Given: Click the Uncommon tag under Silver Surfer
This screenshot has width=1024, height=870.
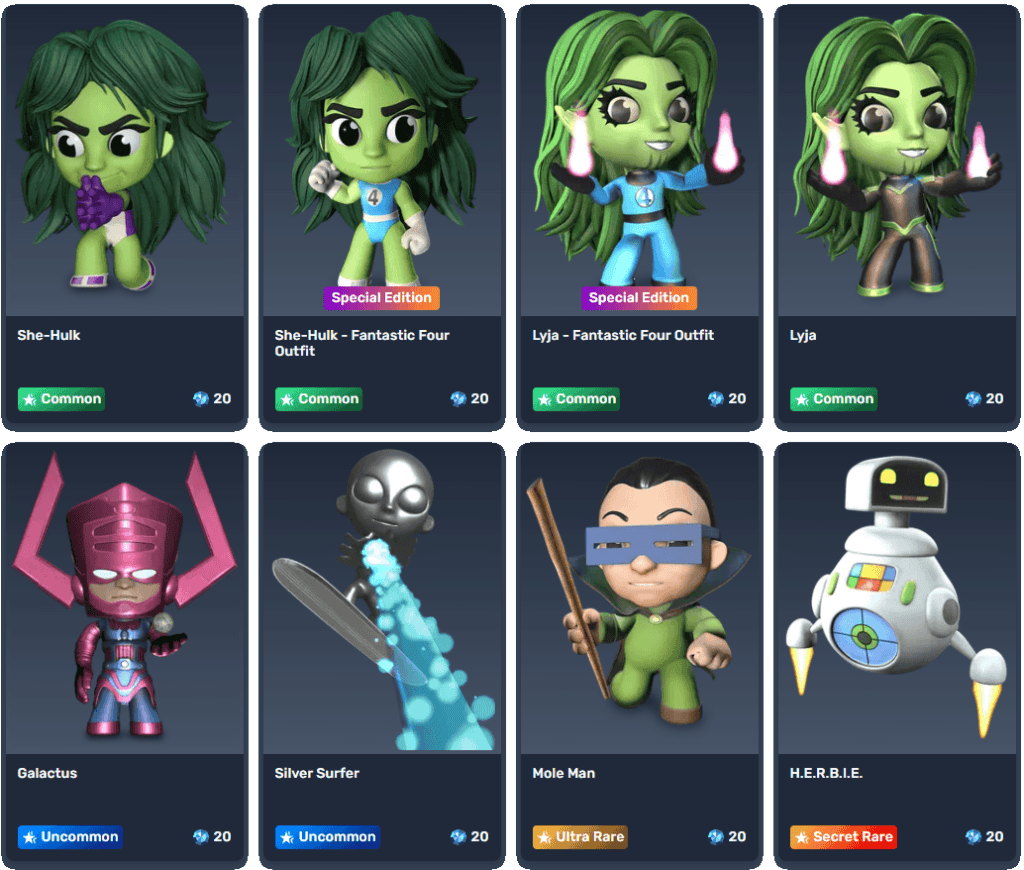Looking at the screenshot, I should 327,837.
